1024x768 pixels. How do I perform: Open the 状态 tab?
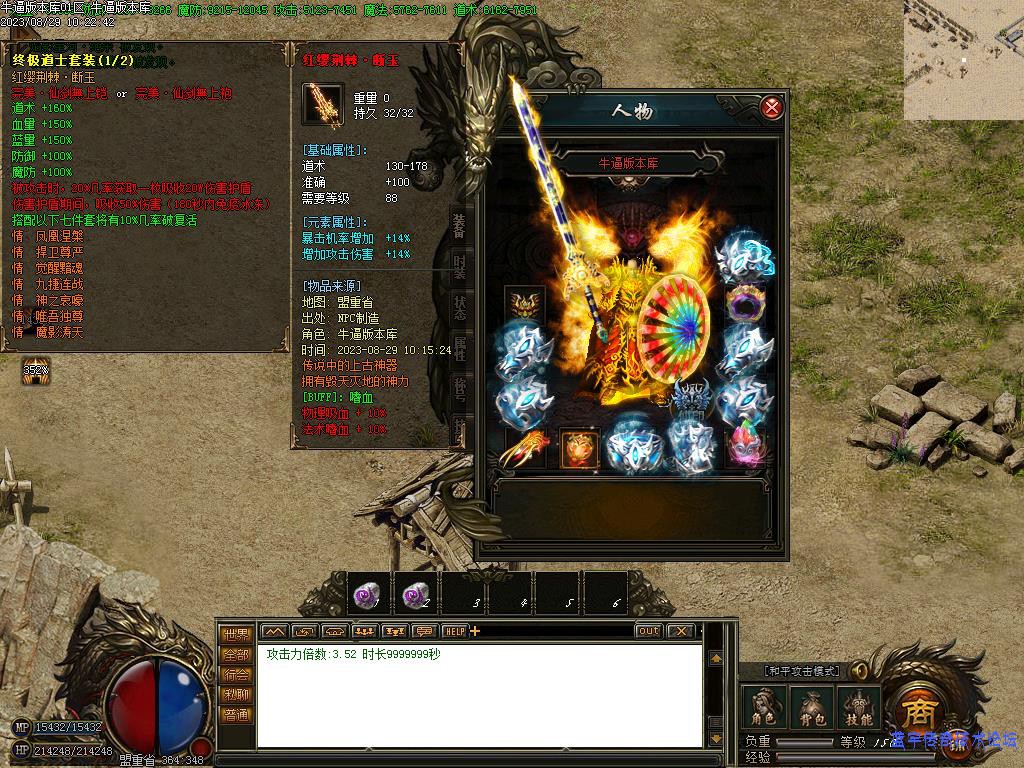459,308
